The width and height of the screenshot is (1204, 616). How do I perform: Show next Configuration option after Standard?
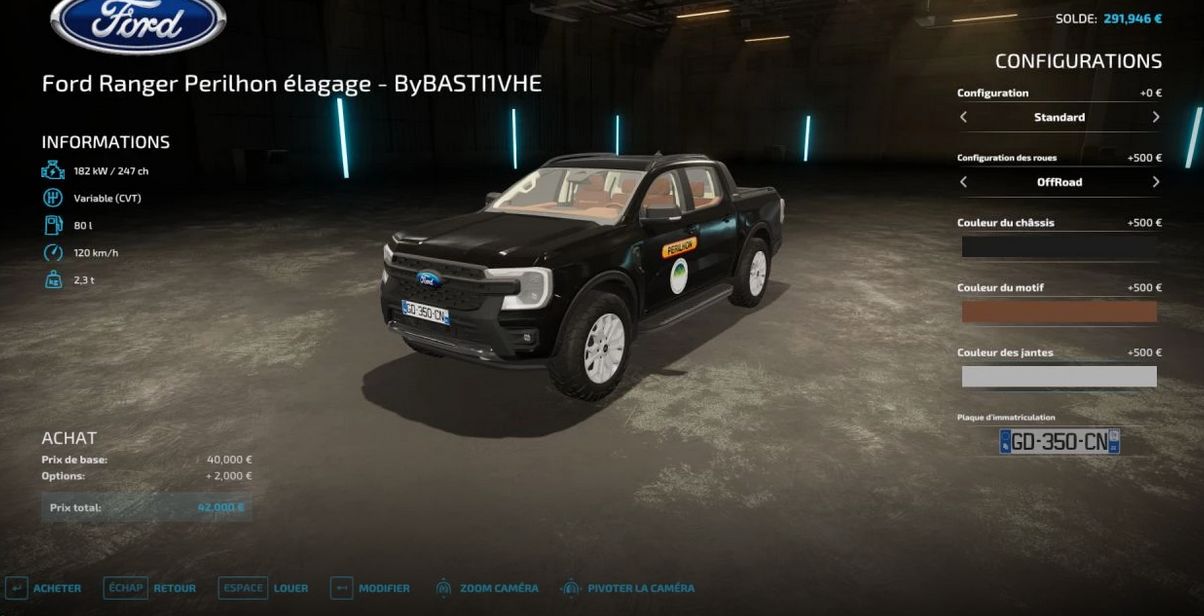pyautogui.click(x=1155, y=117)
